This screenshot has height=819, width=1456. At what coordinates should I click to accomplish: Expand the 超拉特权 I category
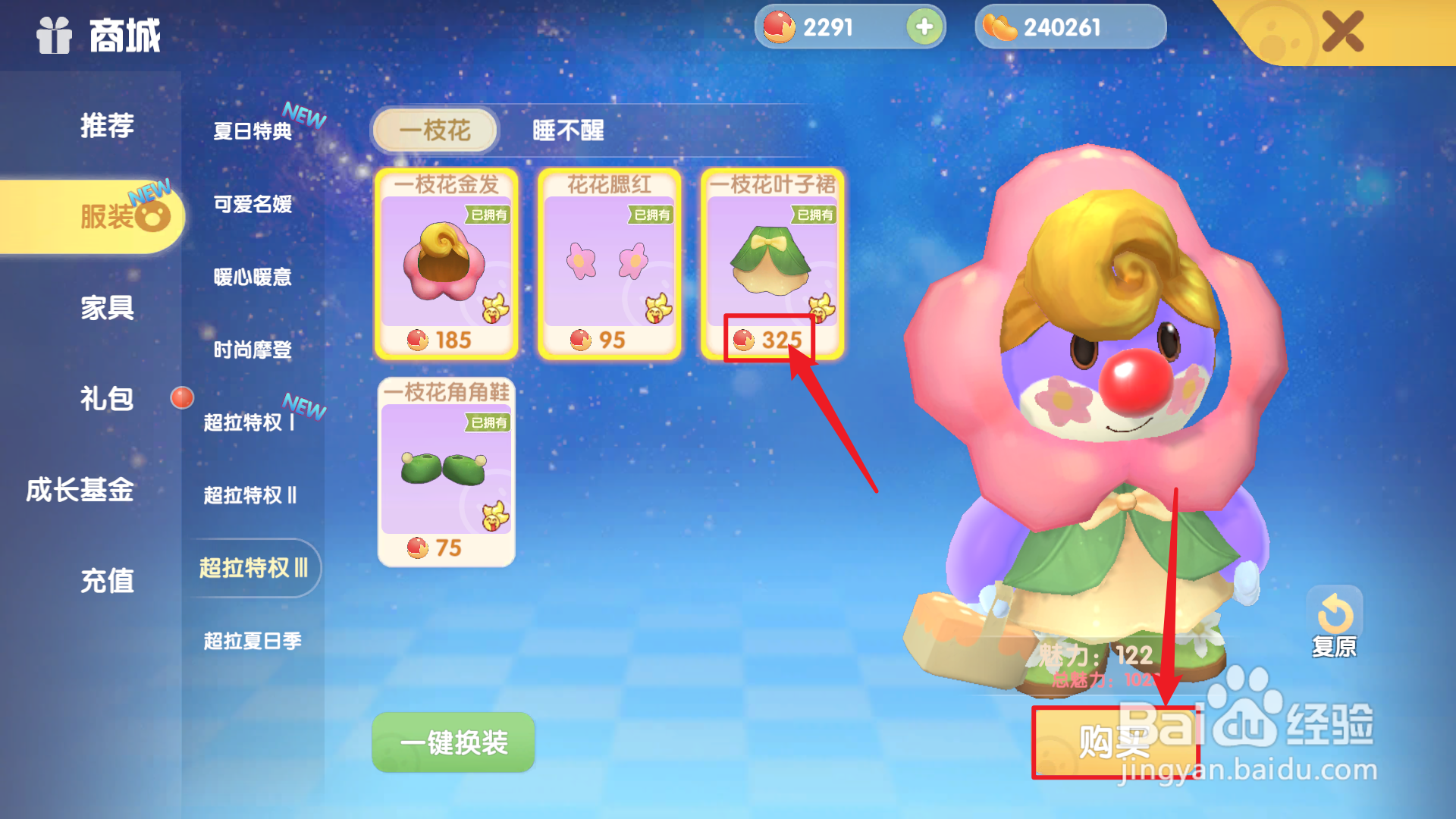click(250, 422)
